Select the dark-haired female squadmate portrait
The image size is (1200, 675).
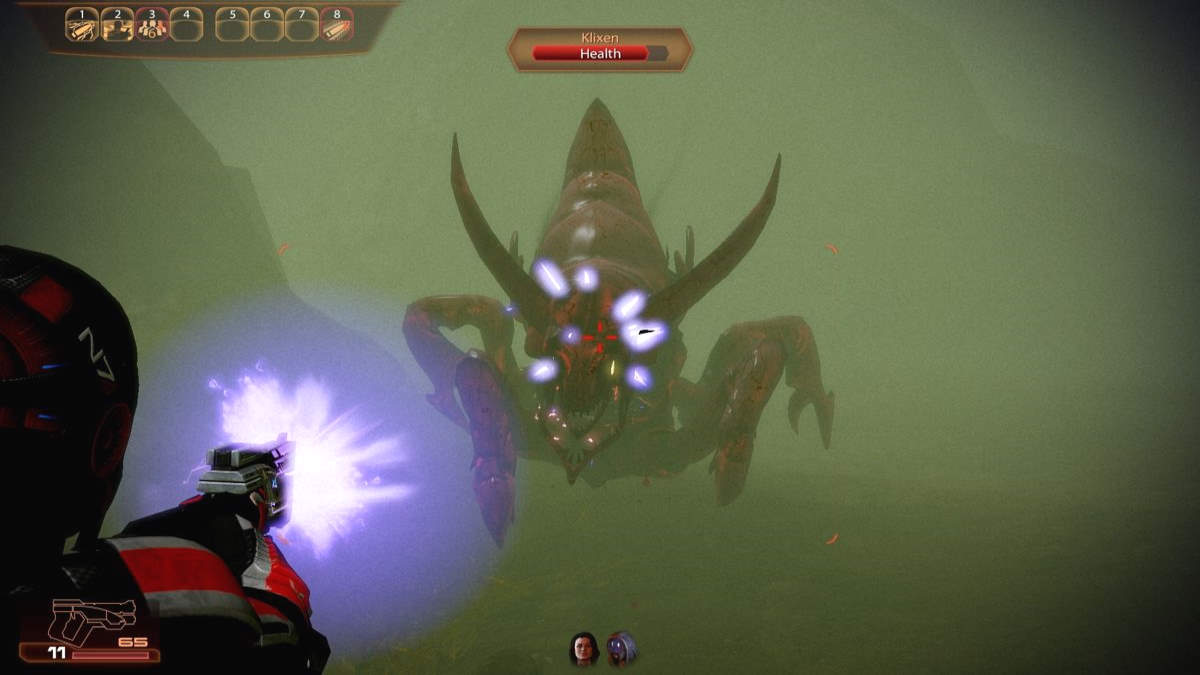[584, 649]
